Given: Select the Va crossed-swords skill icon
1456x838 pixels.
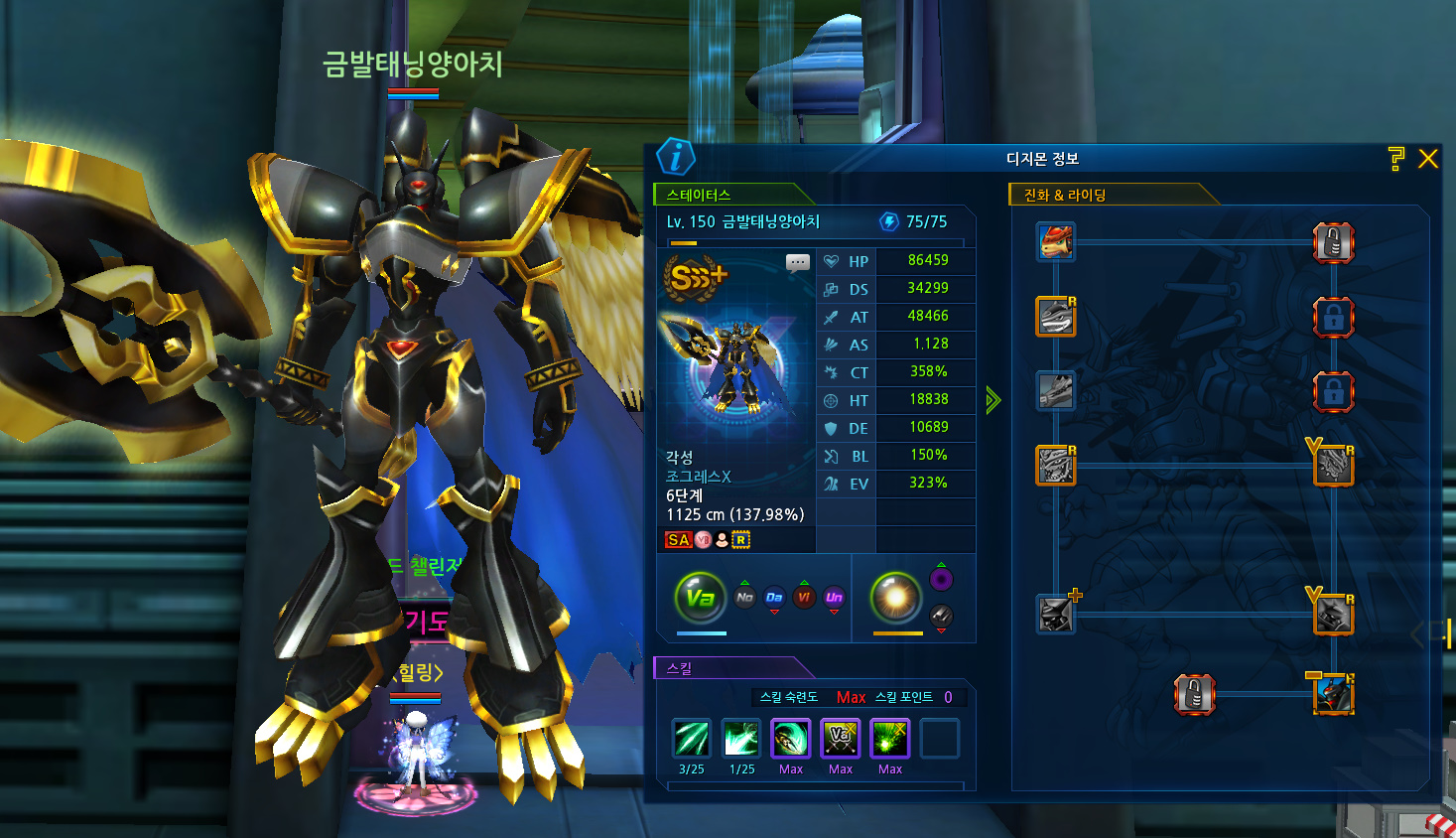Looking at the screenshot, I should [x=841, y=739].
